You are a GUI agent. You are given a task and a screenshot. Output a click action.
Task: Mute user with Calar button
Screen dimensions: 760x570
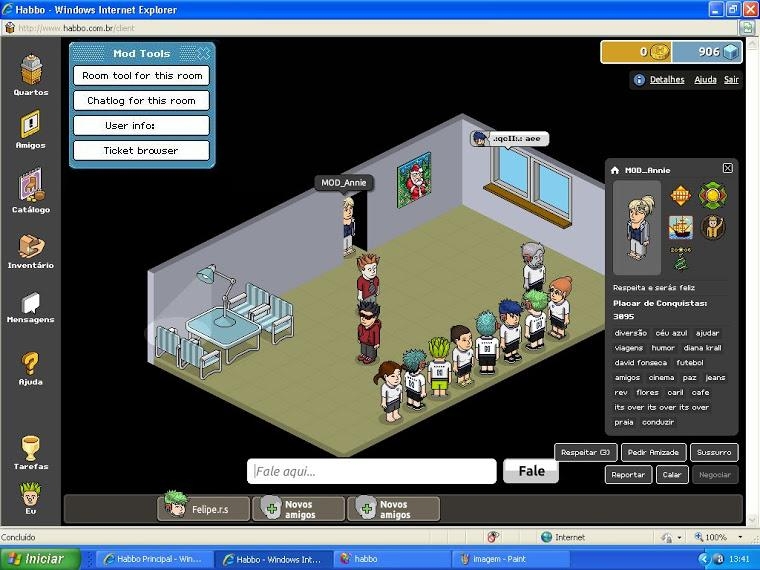[671, 475]
